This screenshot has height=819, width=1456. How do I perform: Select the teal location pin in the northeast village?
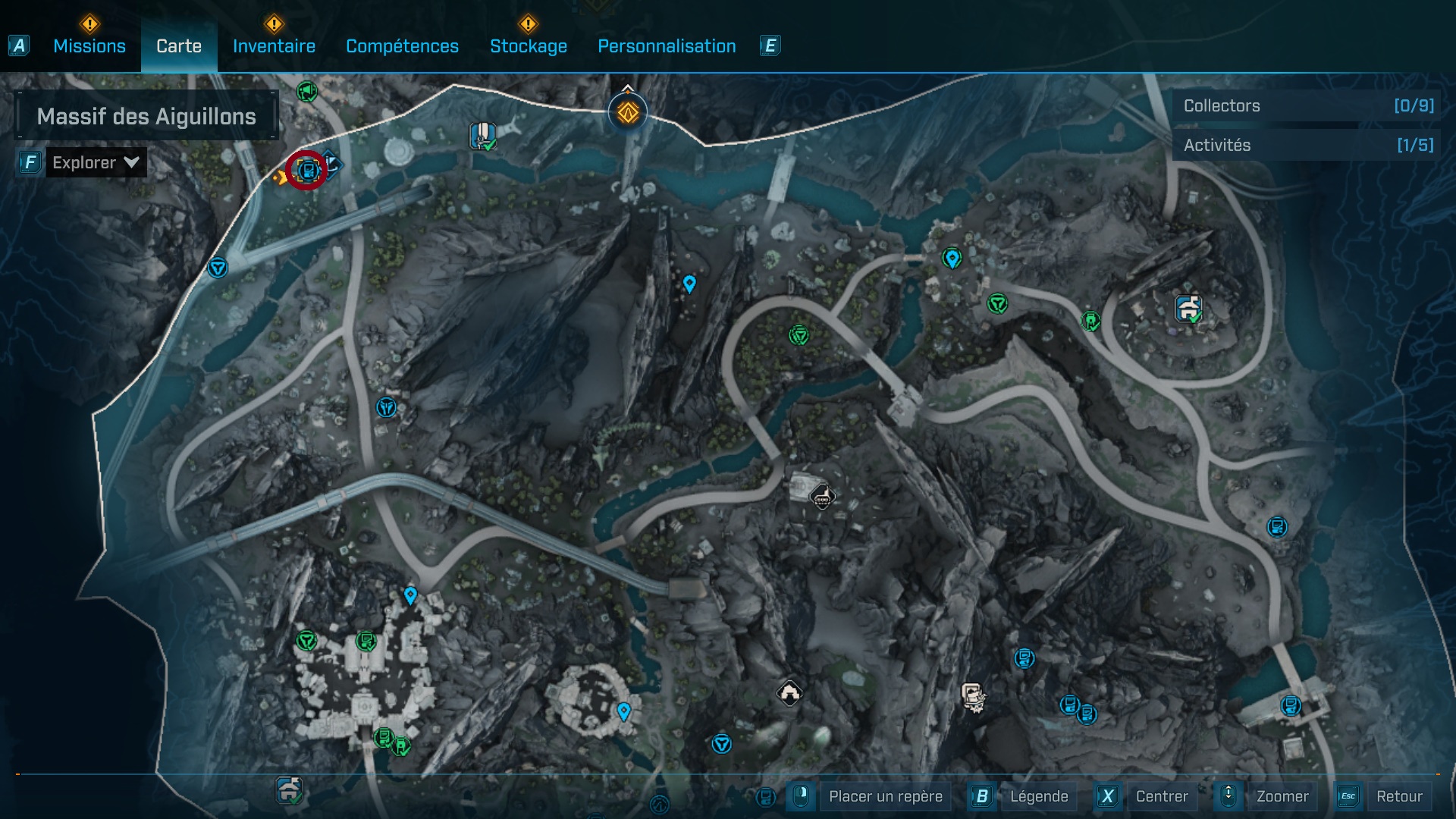(952, 258)
